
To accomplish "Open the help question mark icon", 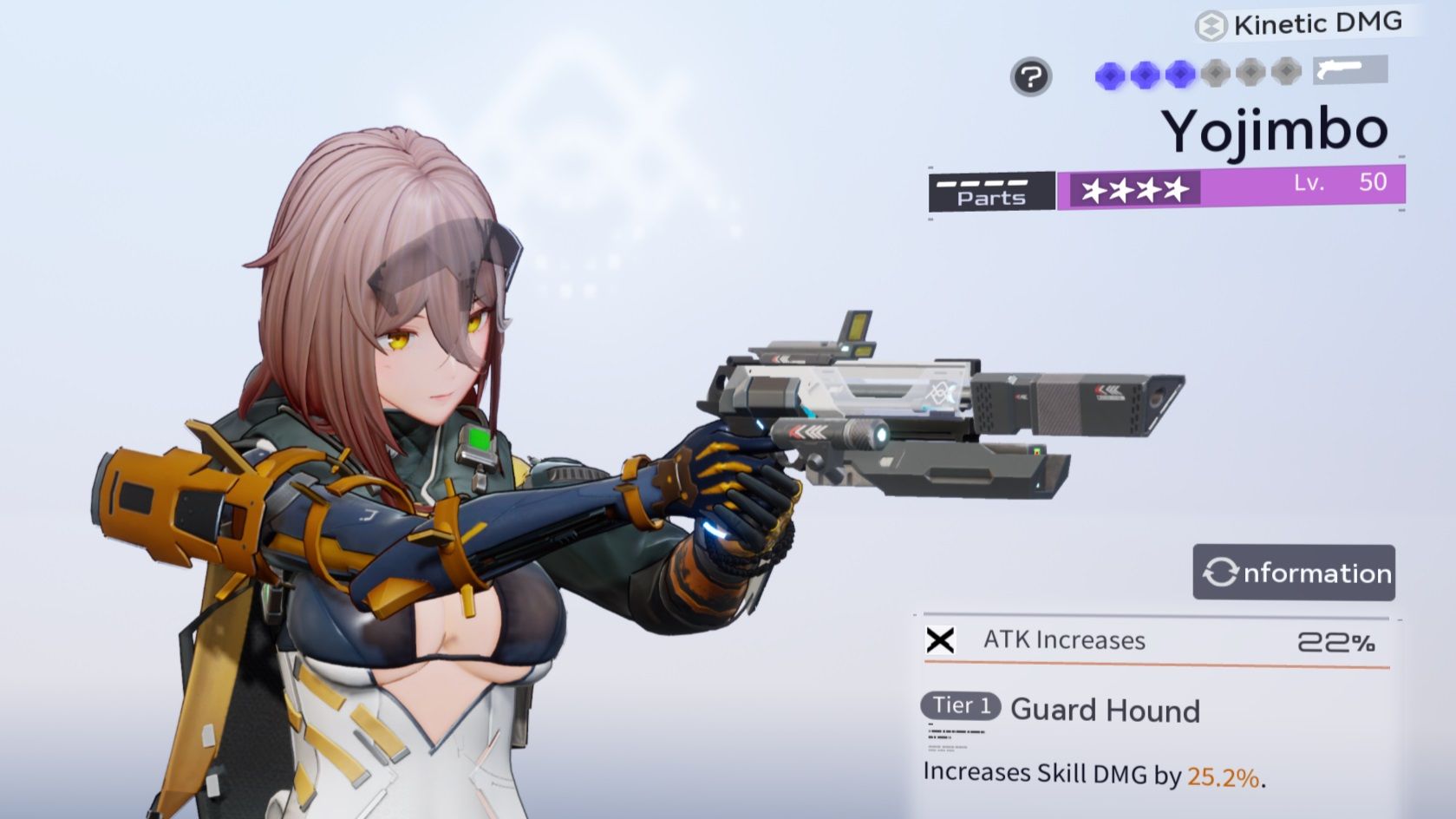I will point(1030,78).
